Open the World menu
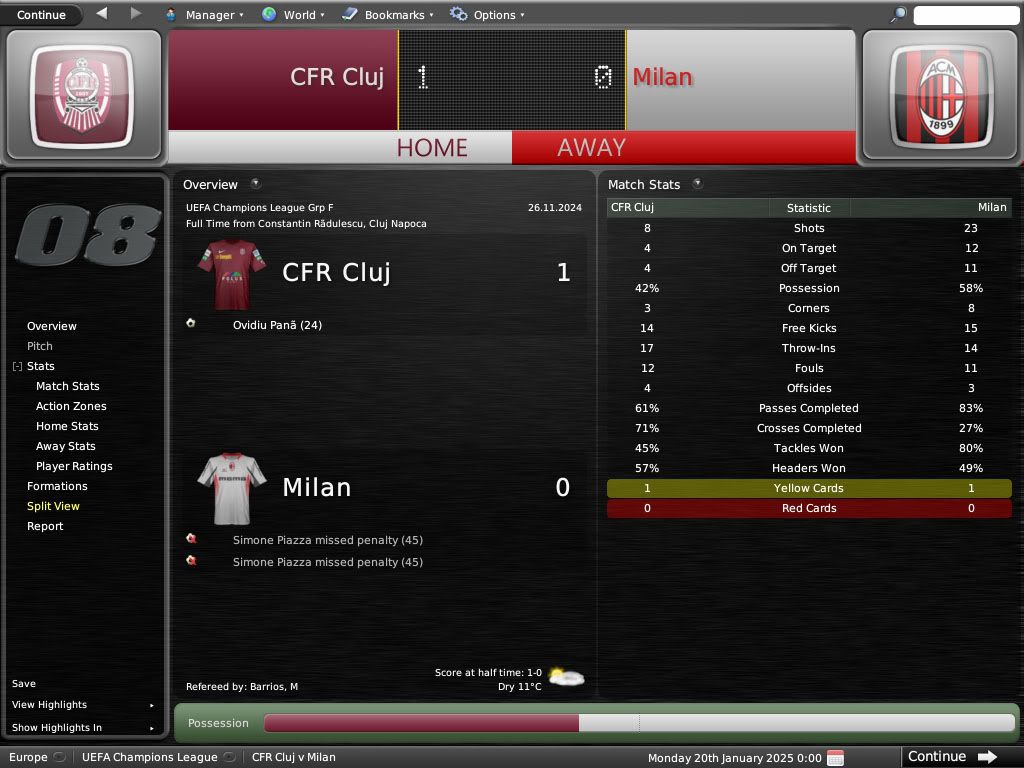1024x768 pixels. (x=291, y=15)
